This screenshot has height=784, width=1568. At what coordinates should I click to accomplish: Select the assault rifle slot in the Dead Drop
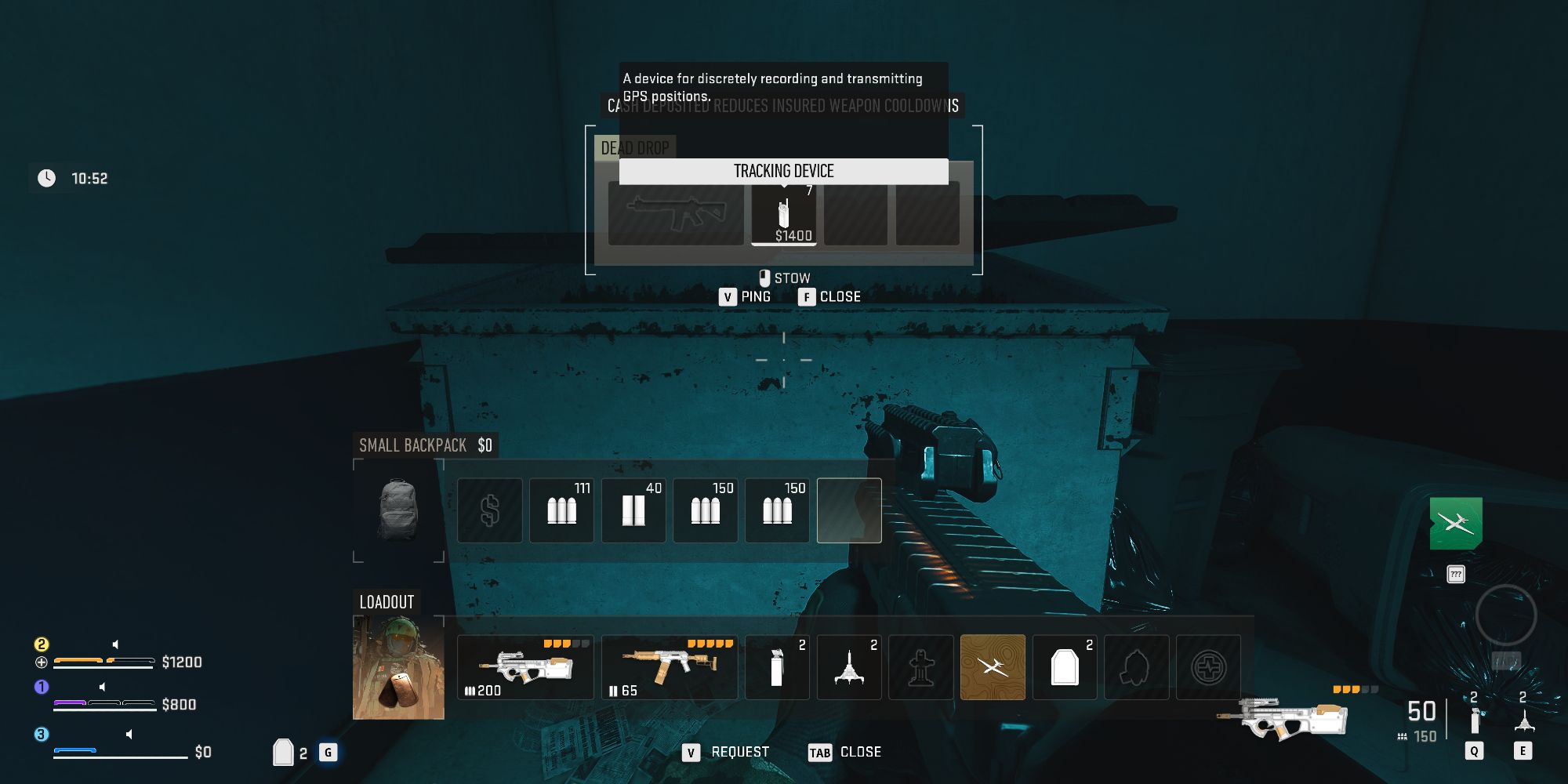tap(676, 213)
